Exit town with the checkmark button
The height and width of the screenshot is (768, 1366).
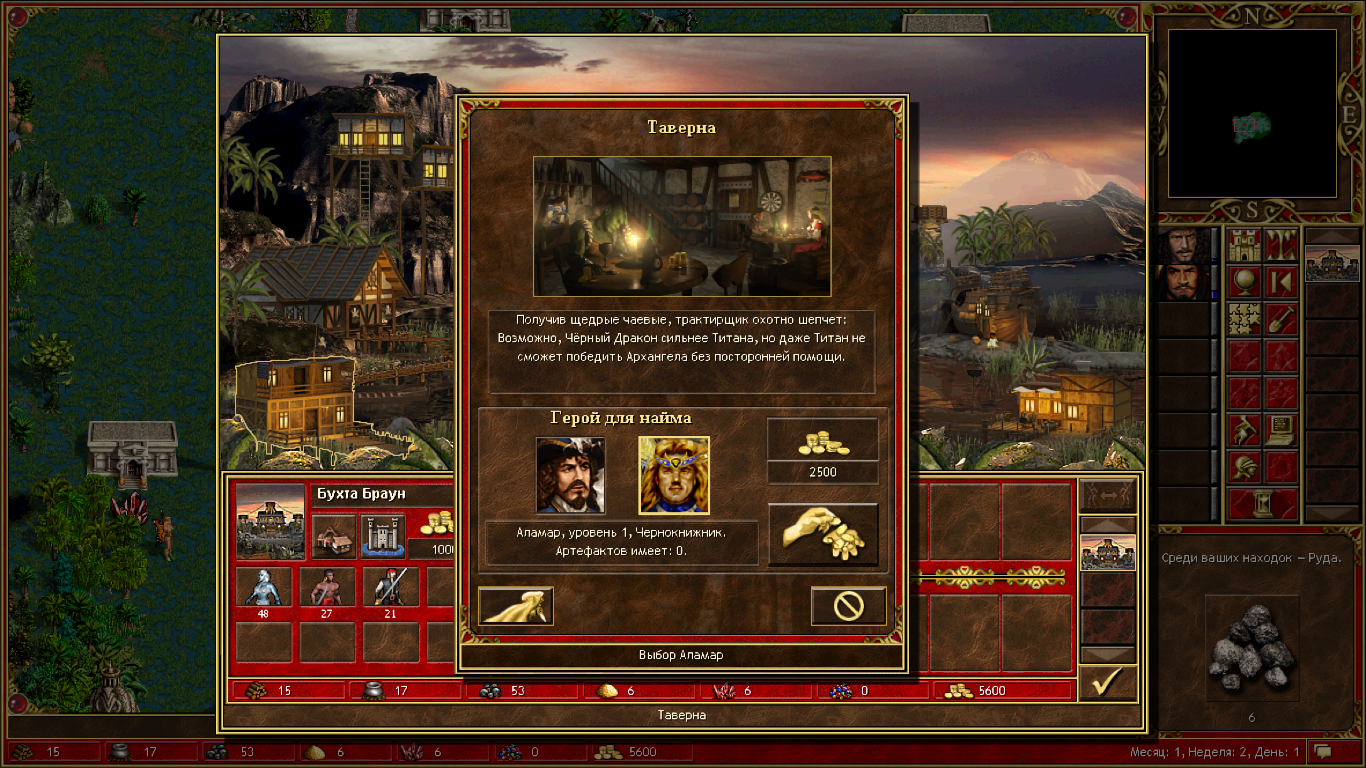[1108, 683]
